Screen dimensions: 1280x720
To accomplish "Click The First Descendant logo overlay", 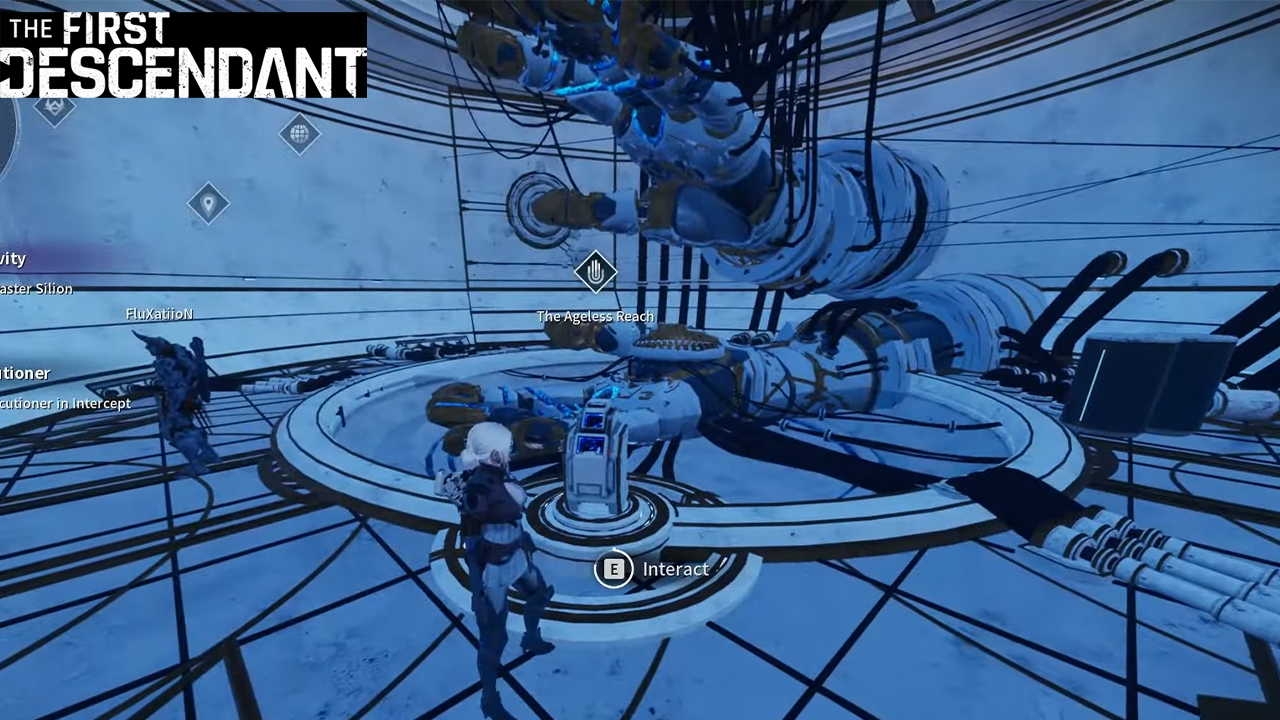I will point(183,54).
